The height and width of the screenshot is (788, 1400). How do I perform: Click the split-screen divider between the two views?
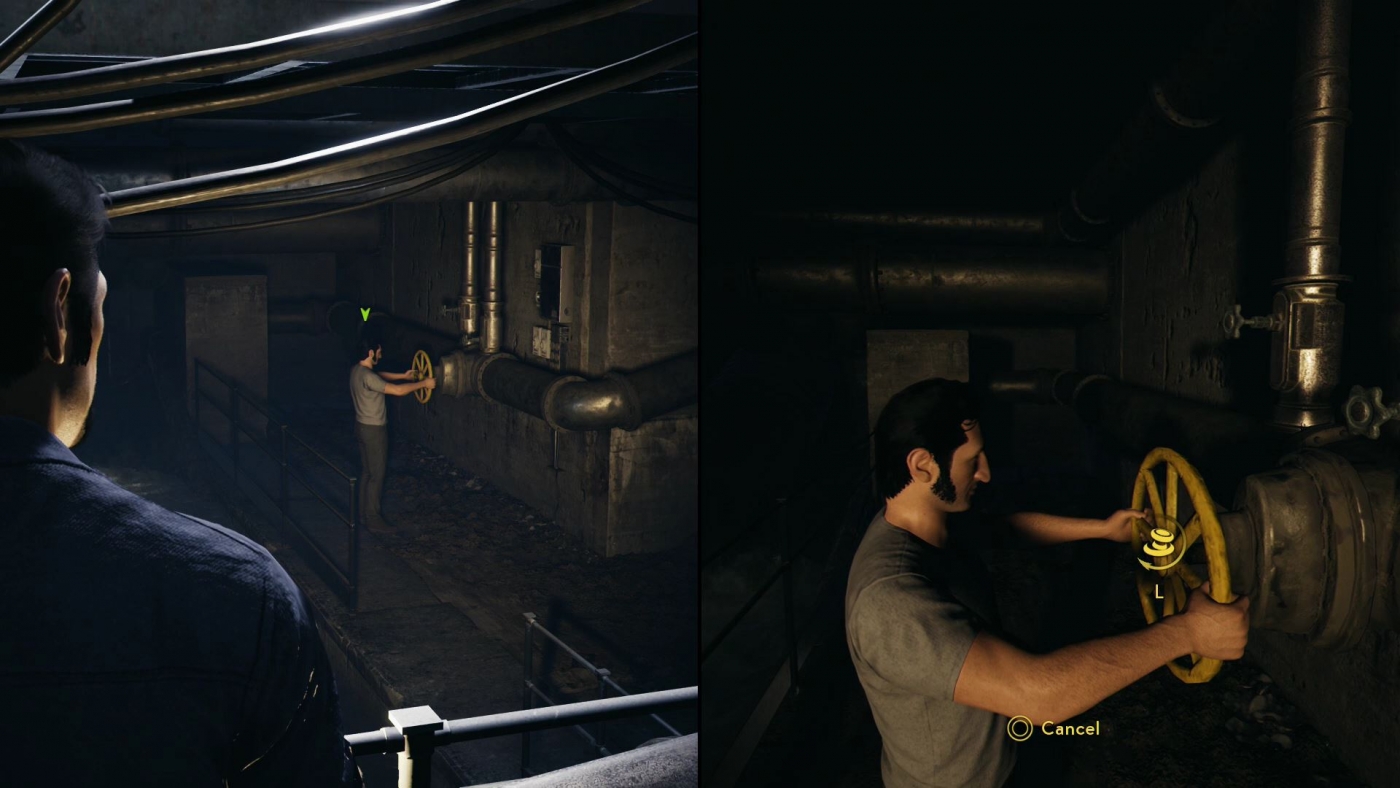(699, 394)
